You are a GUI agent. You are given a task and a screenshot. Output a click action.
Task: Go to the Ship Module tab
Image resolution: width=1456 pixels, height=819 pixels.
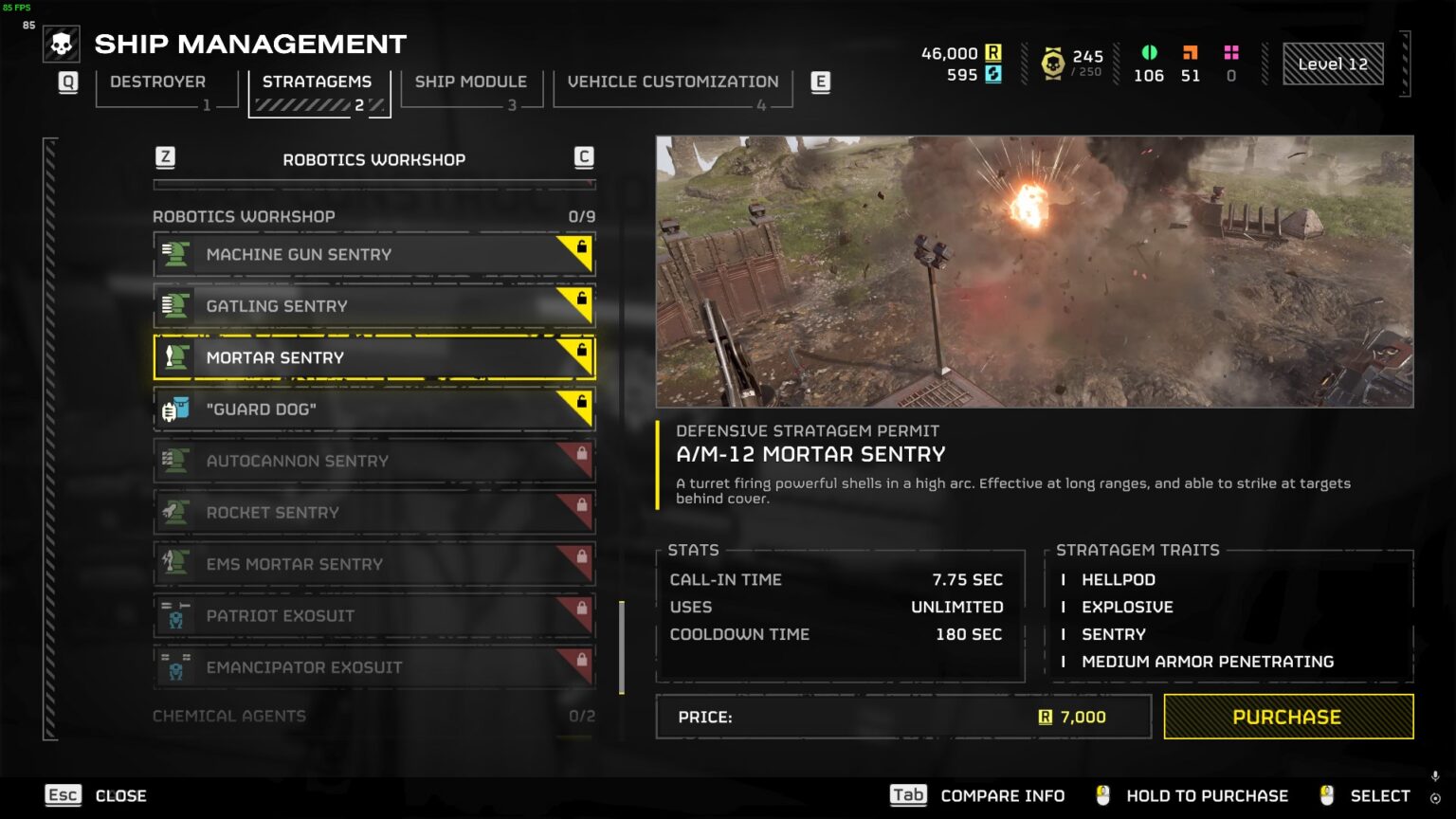pyautogui.click(x=470, y=82)
